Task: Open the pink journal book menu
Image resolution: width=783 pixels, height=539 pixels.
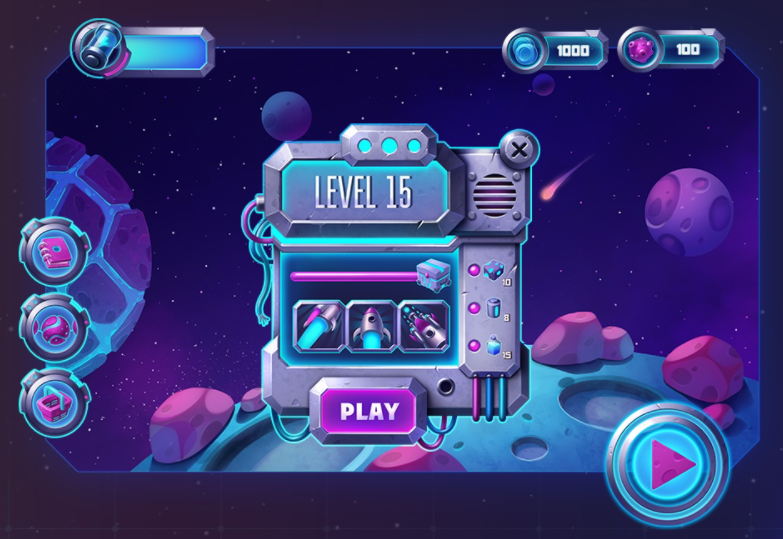Action: [x=52, y=251]
